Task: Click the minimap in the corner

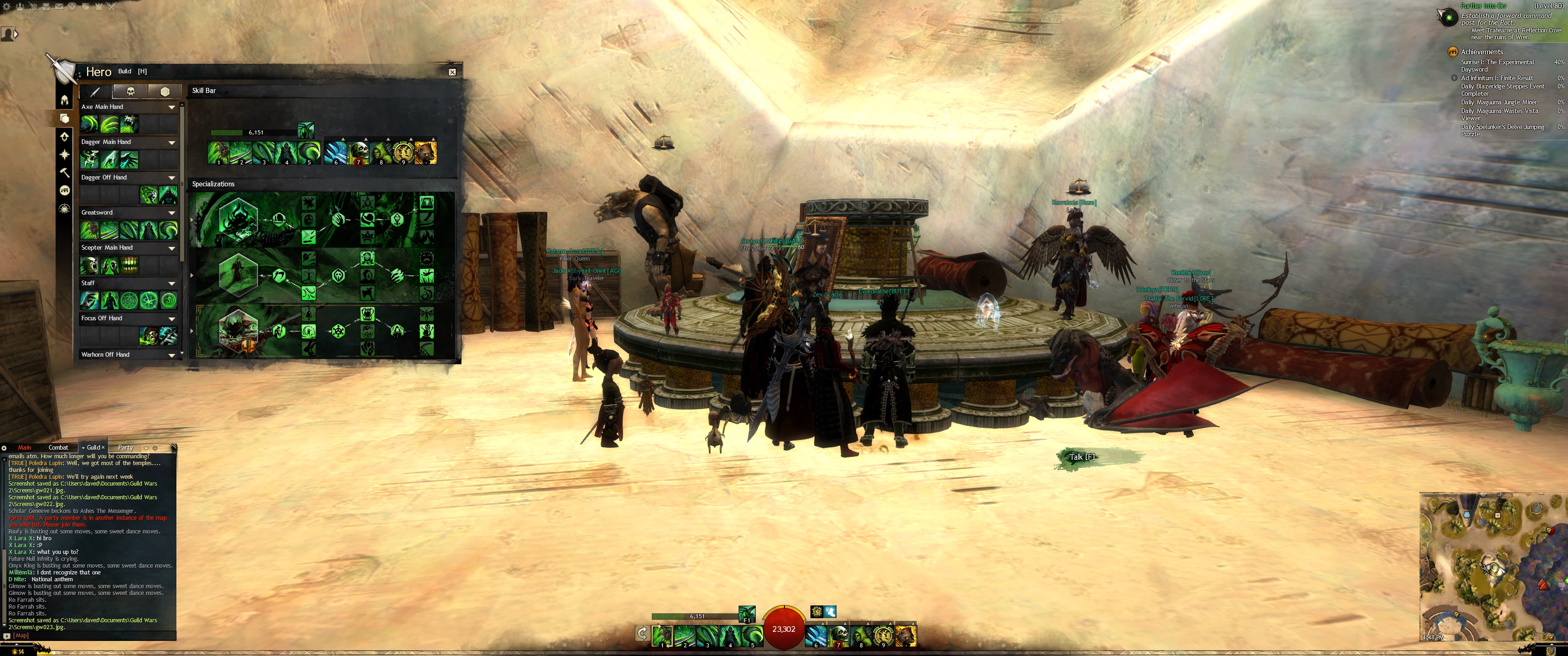Action: [1491, 566]
